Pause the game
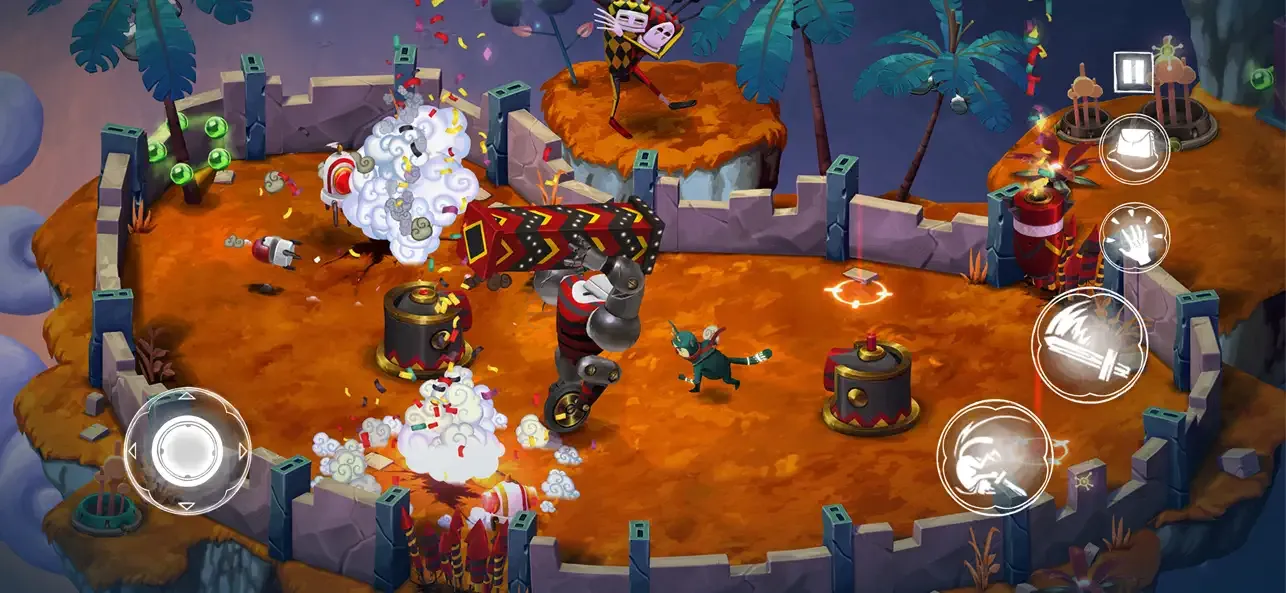1286x593 pixels. tap(1134, 71)
